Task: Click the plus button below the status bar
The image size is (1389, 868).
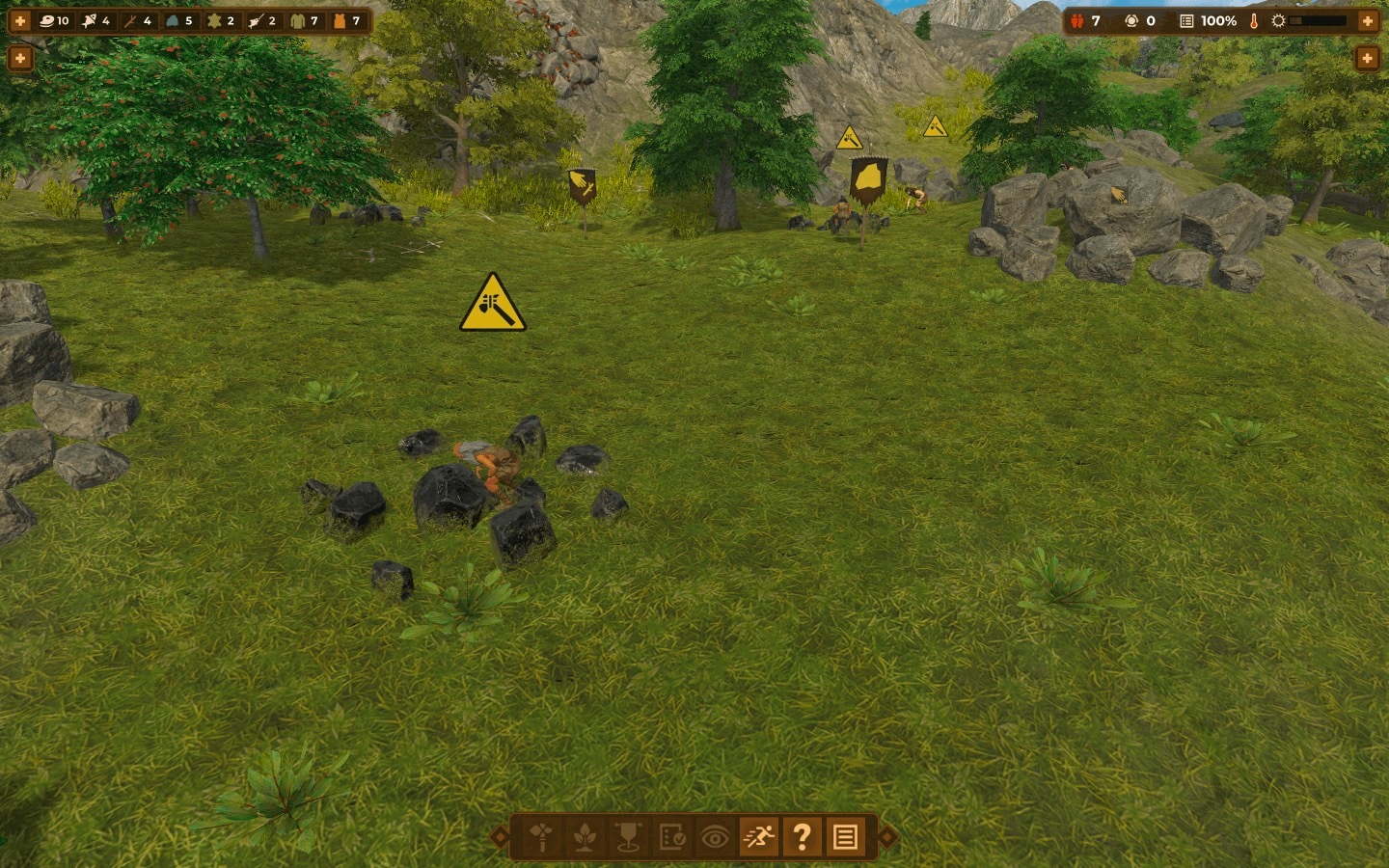Action: (1368, 59)
